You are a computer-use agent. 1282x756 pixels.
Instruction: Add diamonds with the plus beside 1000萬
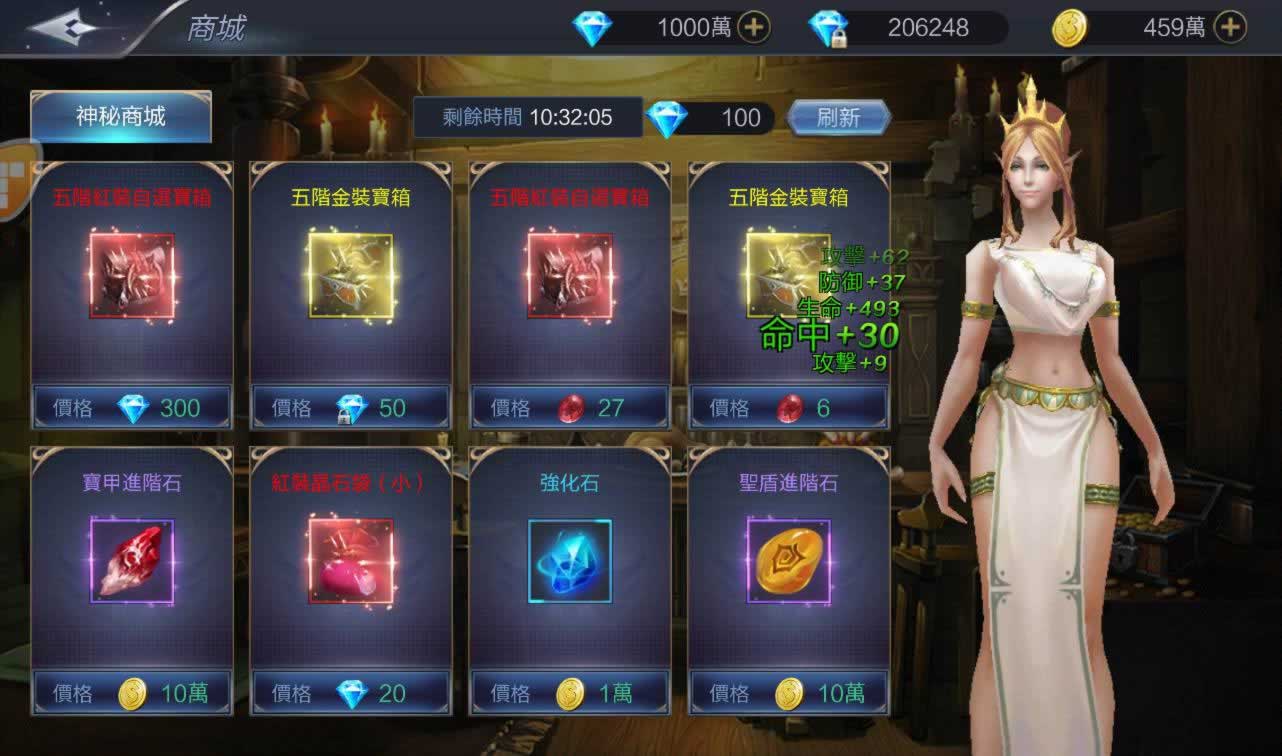[754, 28]
